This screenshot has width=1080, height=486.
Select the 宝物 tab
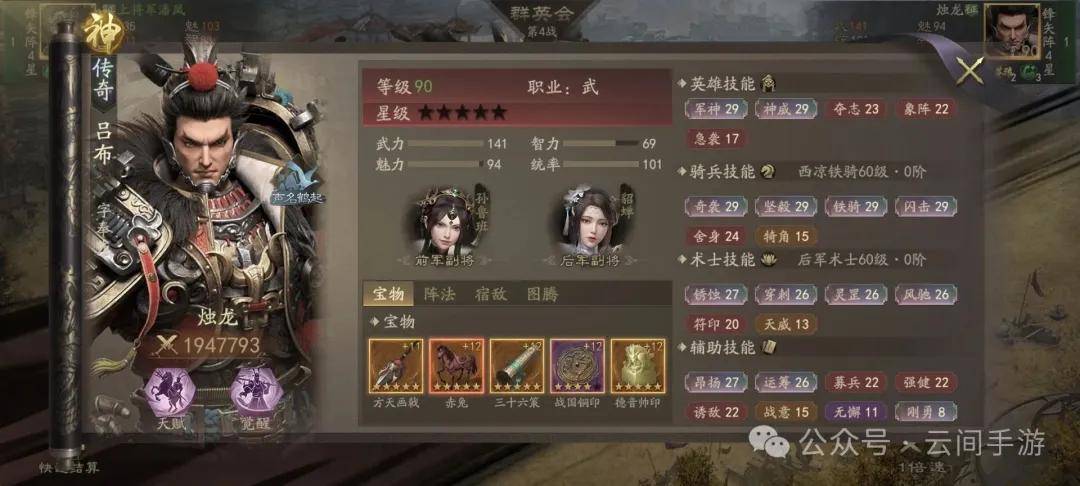pyautogui.click(x=389, y=294)
